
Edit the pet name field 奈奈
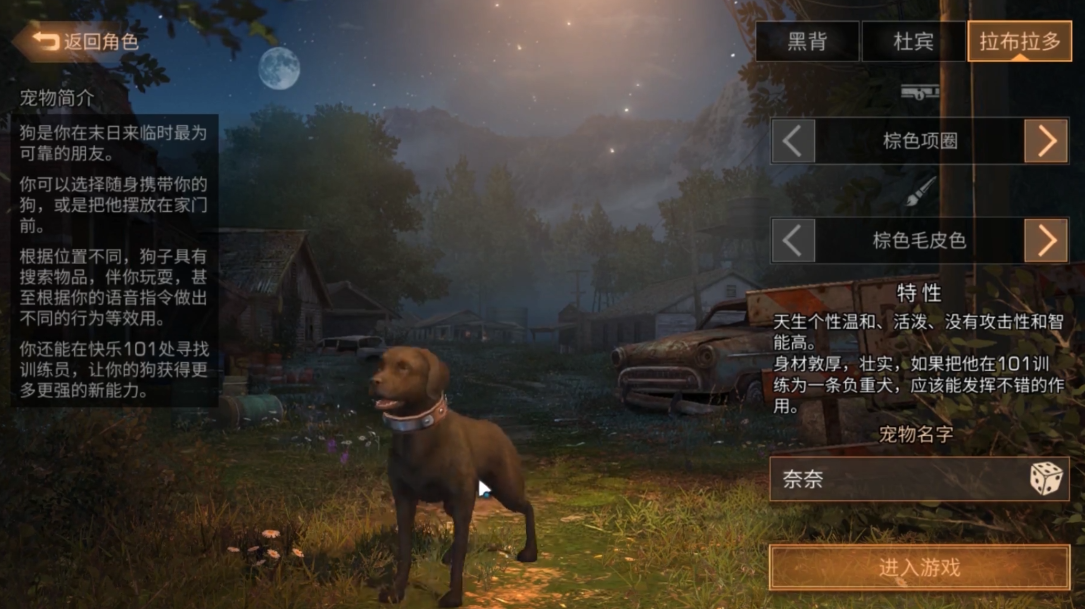pyautogui.click(x=895, y=480)
